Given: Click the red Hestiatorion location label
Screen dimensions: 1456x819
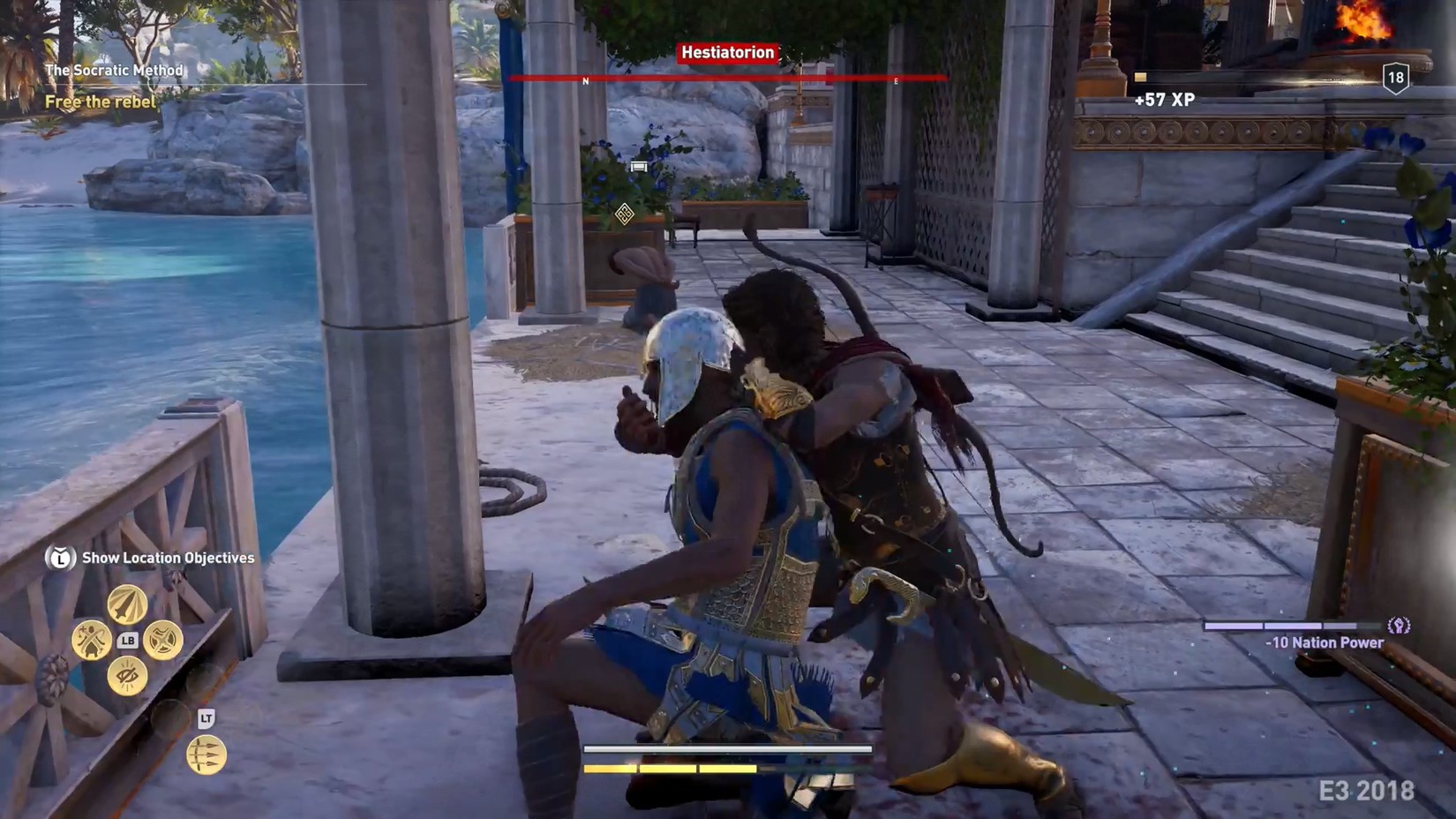Looking at the screenshot, I should [x=727, y=53].
